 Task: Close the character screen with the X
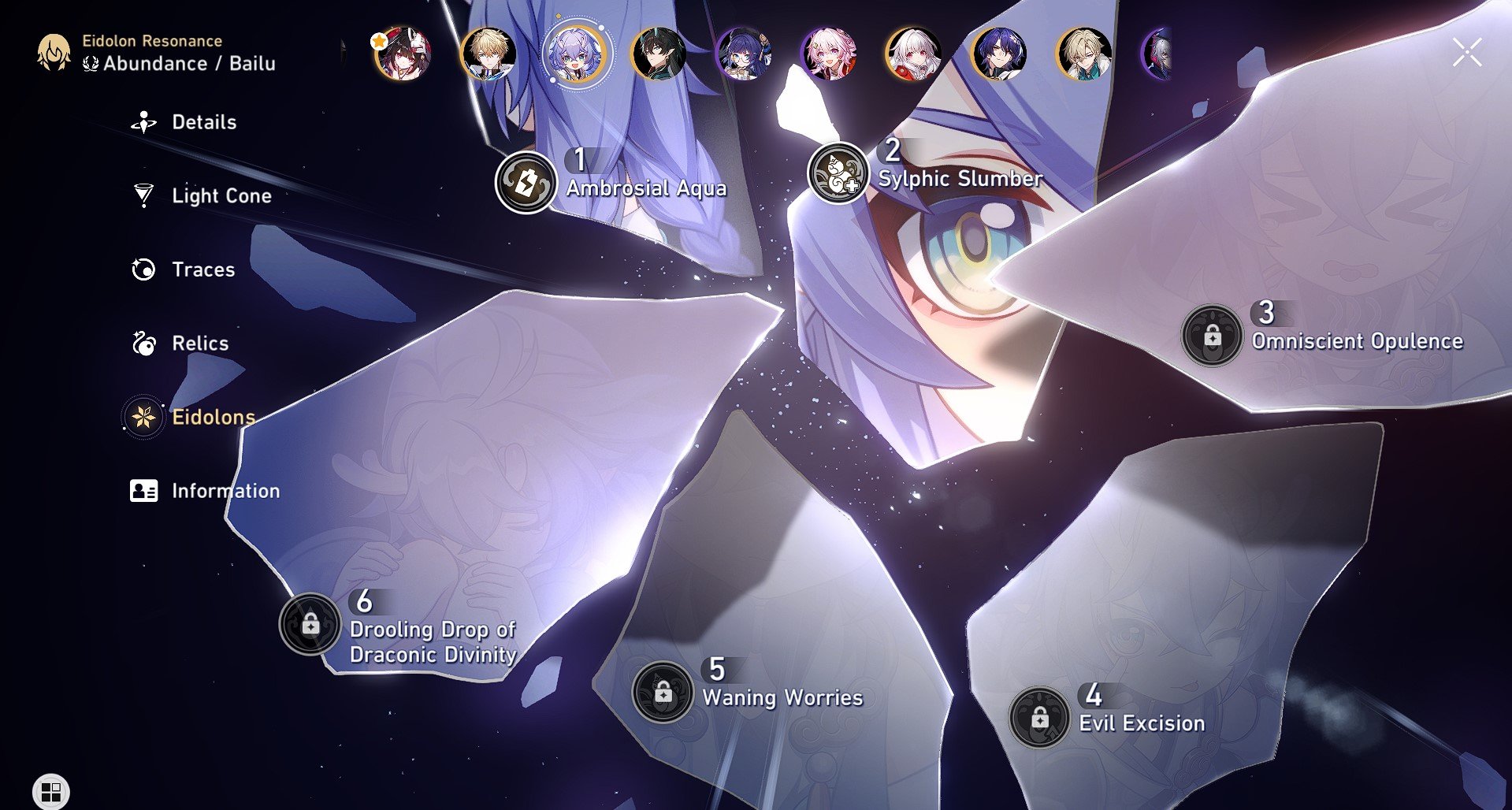pyautogui.click(x=1467, y=54)
